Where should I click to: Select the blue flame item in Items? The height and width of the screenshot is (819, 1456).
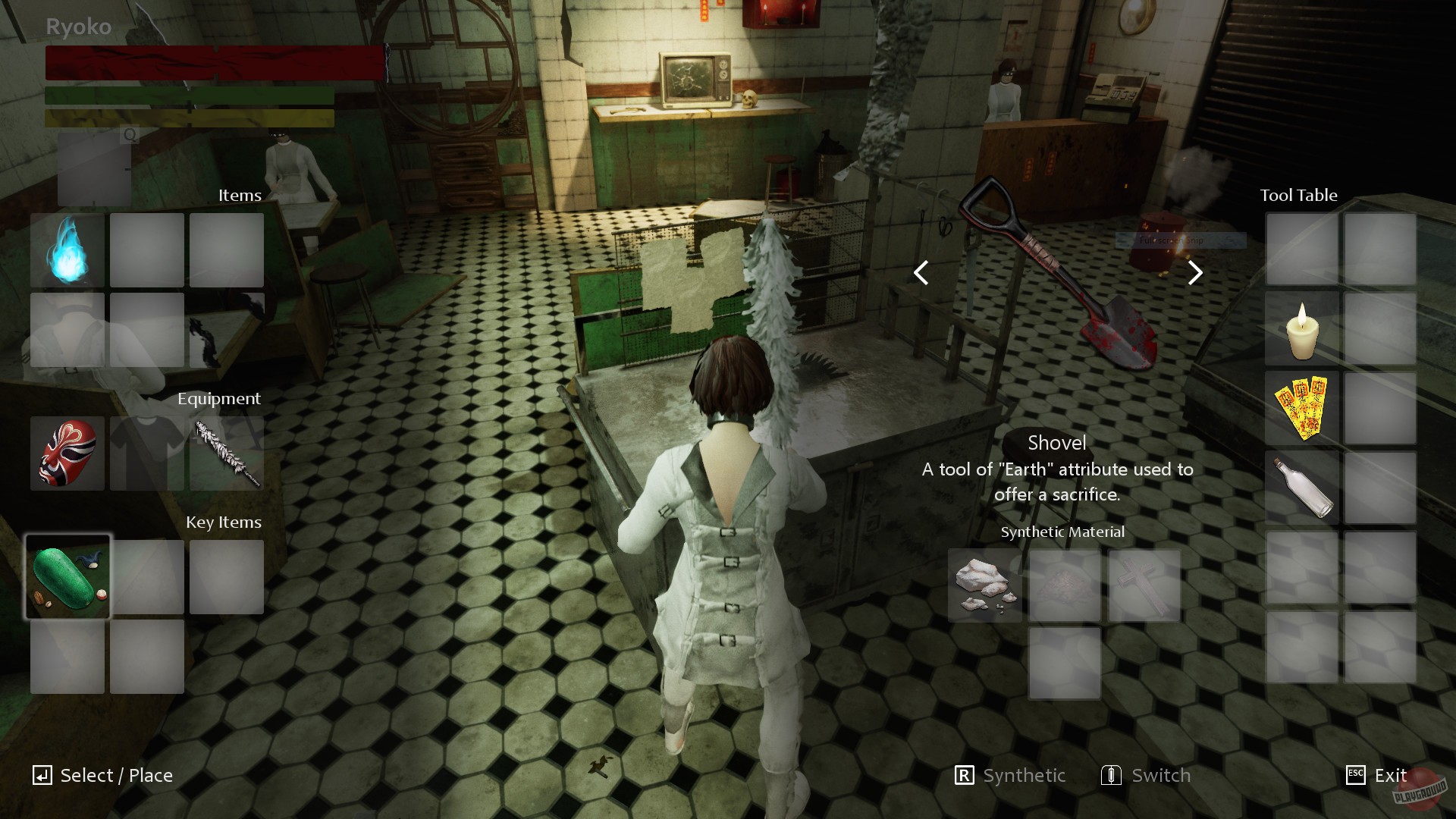67,249
